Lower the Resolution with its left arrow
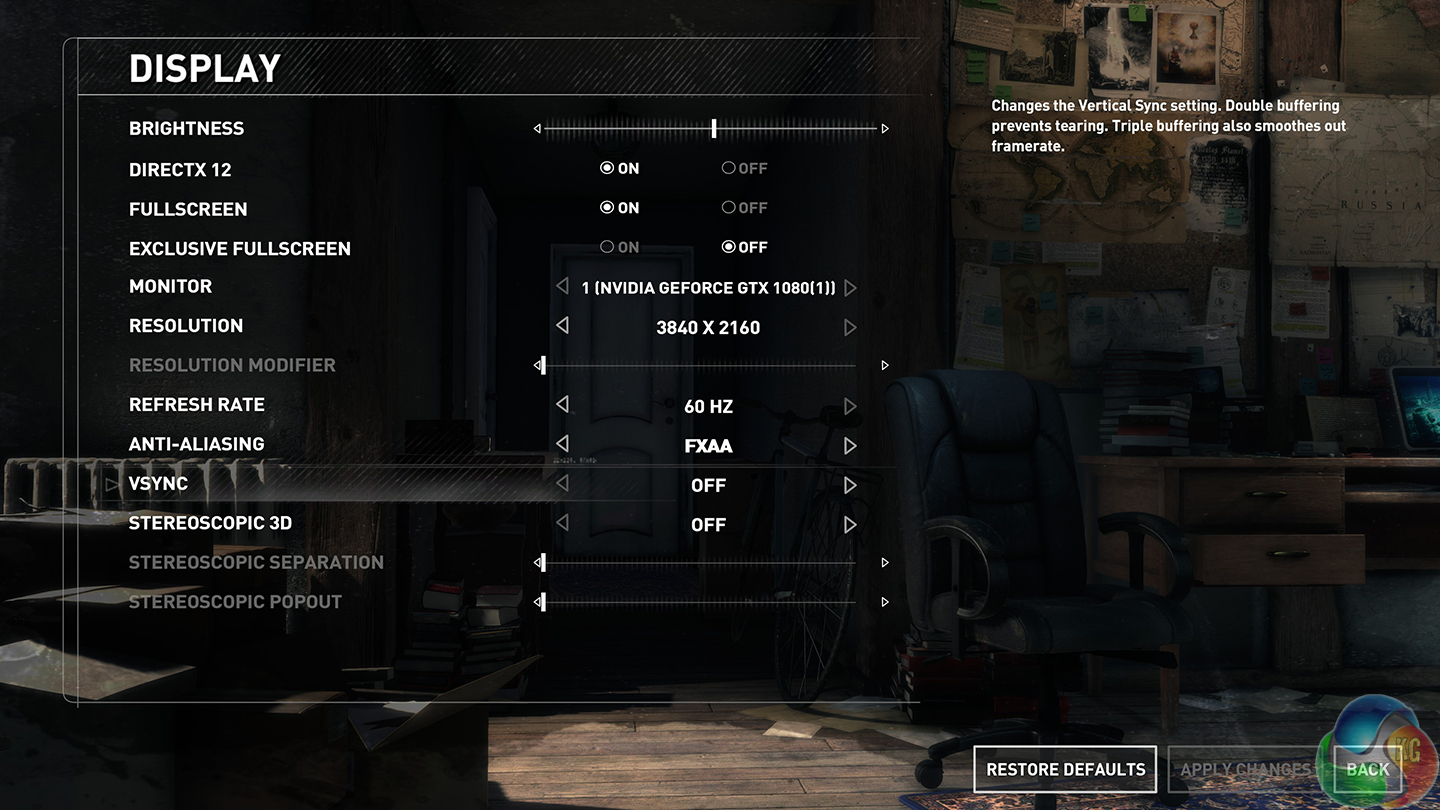 (x=562, y=326)
